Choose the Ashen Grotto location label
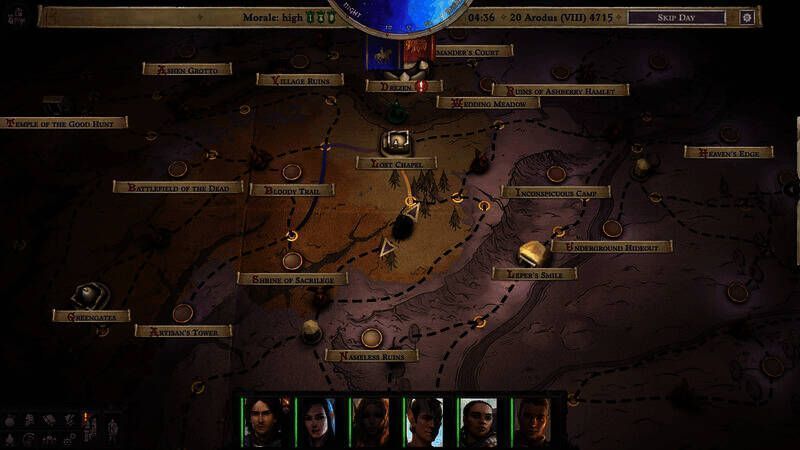 (x=187, y=70)
